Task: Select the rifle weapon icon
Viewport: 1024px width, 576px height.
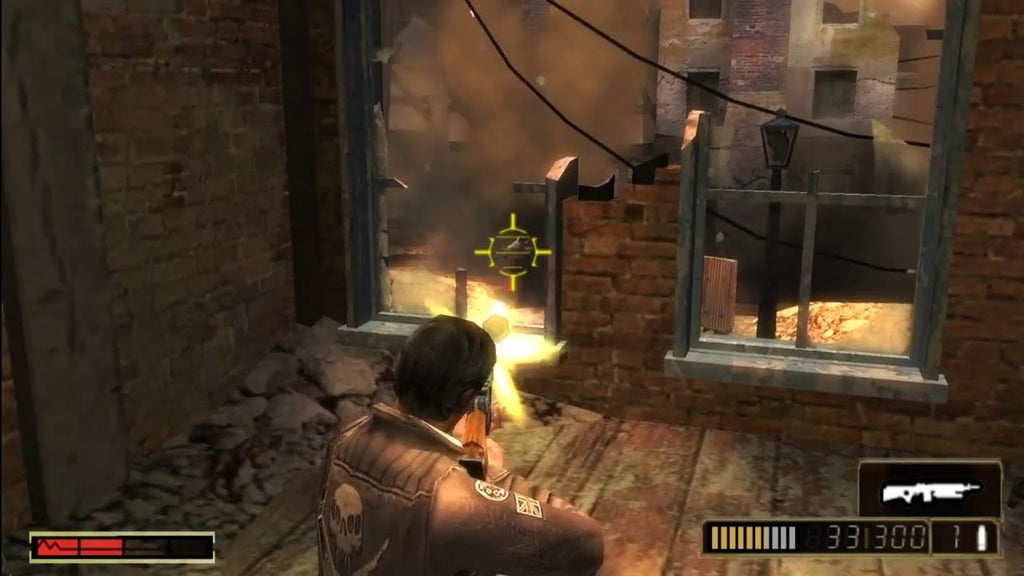Action: click(929, 490)
